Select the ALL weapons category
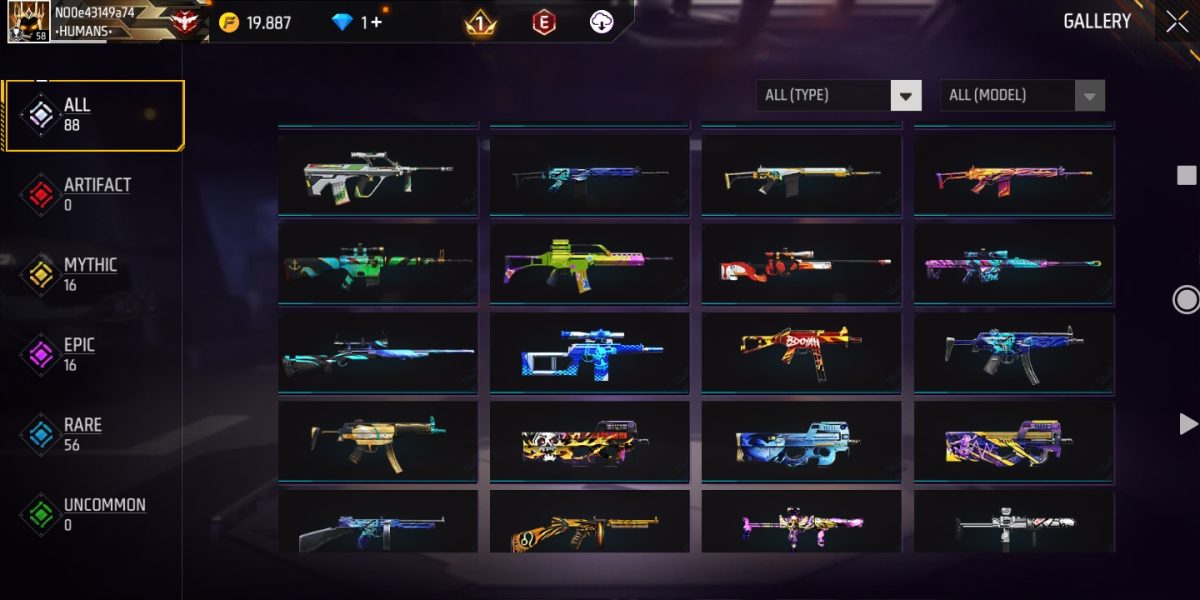 click(94, 115)
